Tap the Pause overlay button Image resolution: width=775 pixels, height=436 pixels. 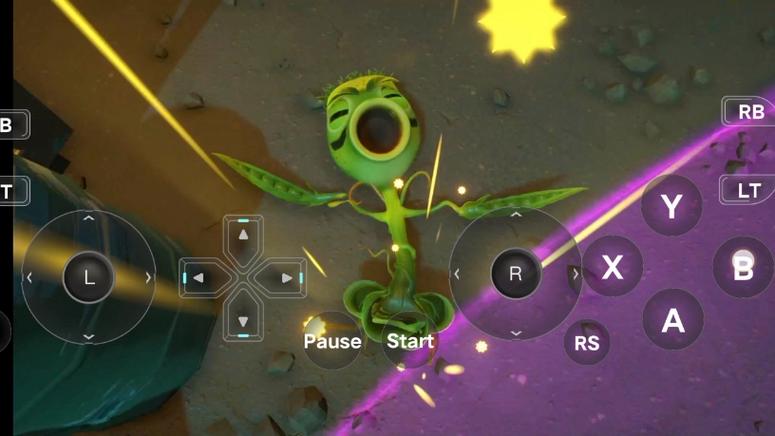click(x=332, y=341)
